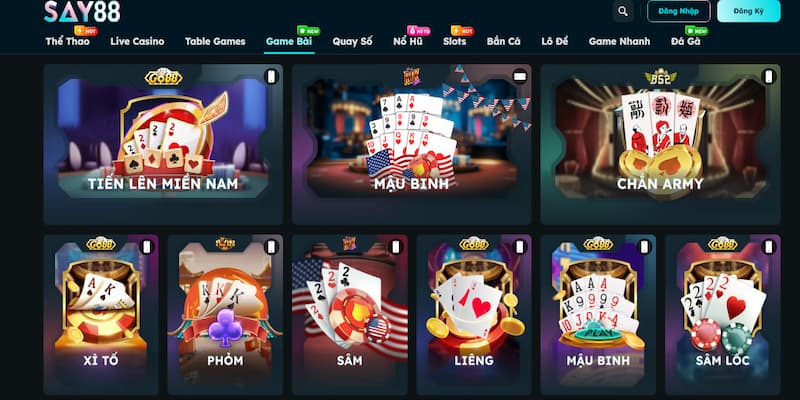The width and height of the screenshot is (800, 400).
Task: Select the Table Games category
Action: click(x=215, y=42)
